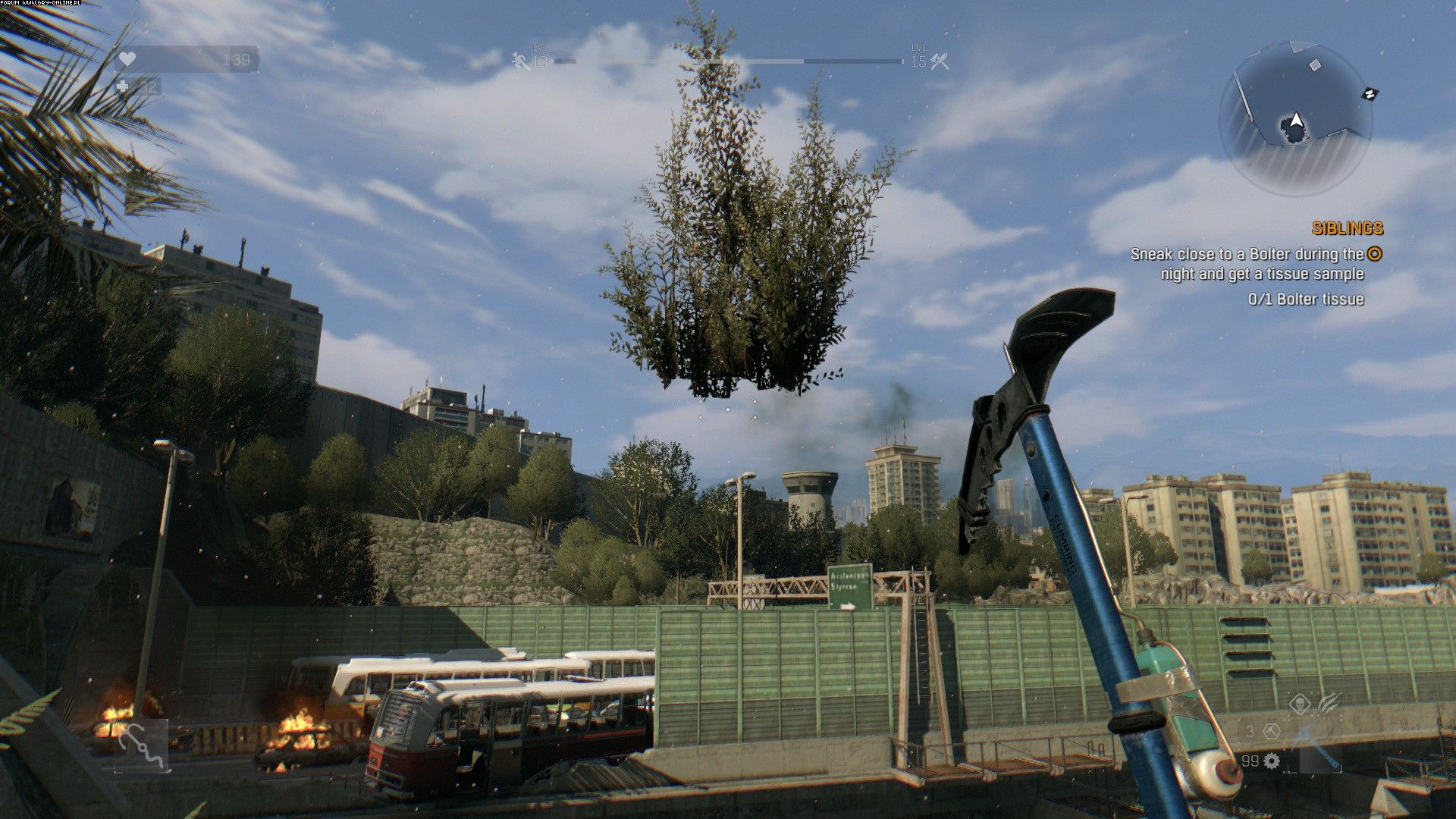Screen dimensions: 1456x819
Task: Use the medkit plus icon
Action: click(x=124, y=87)
